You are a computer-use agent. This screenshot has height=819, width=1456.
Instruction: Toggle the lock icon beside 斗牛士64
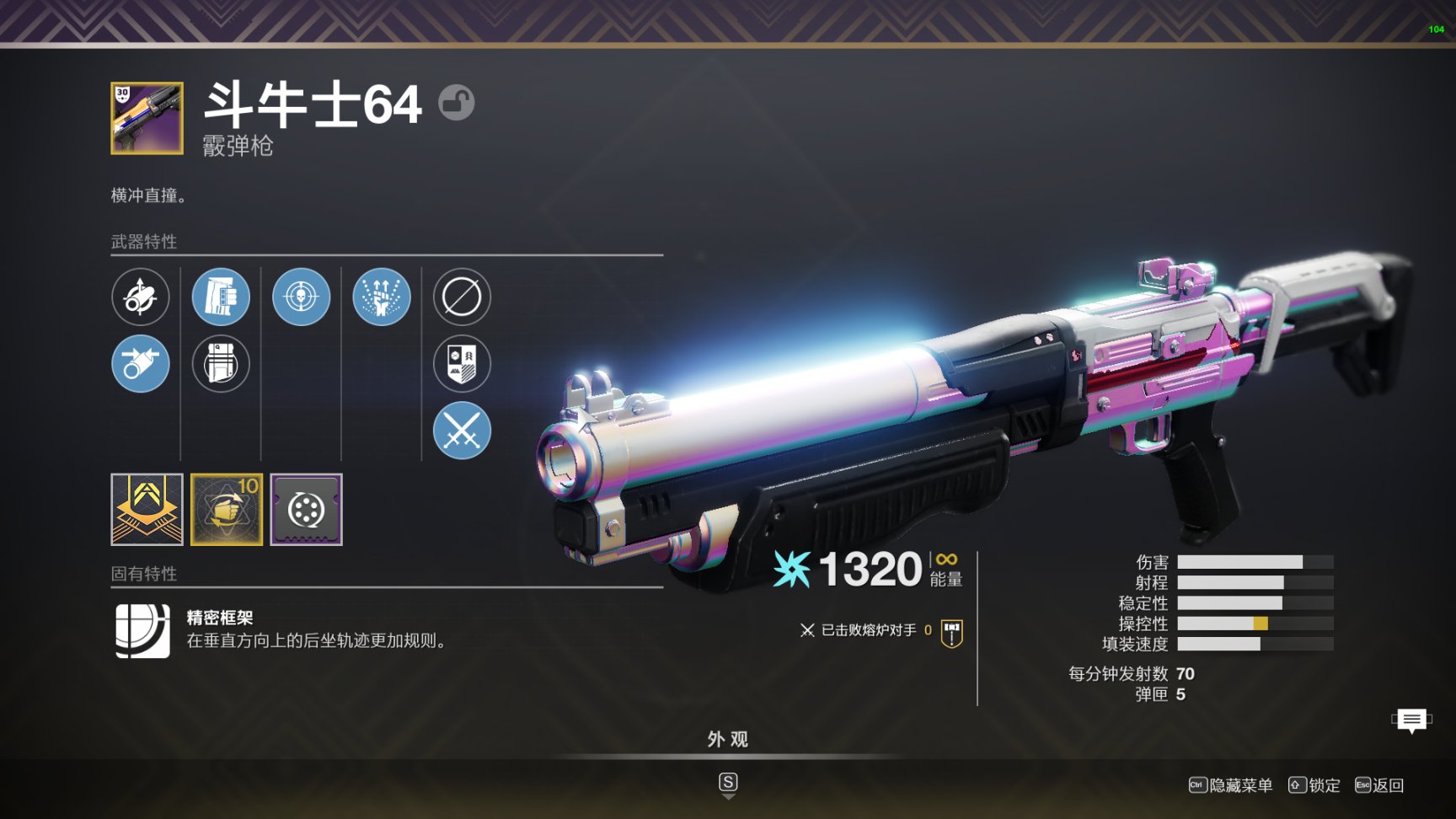(457, 103)
